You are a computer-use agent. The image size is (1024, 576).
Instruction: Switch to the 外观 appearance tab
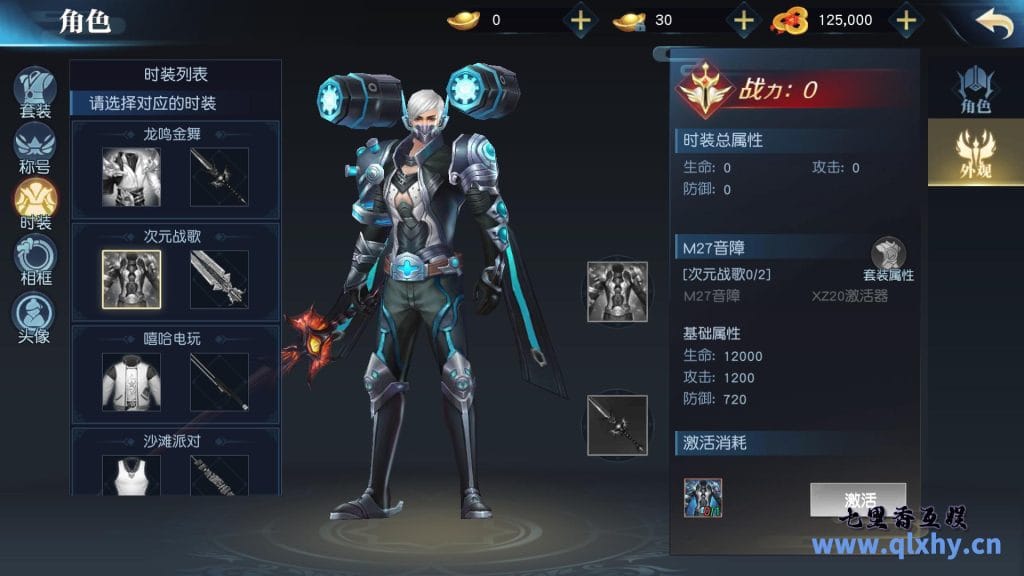click(x=974, y=152)
